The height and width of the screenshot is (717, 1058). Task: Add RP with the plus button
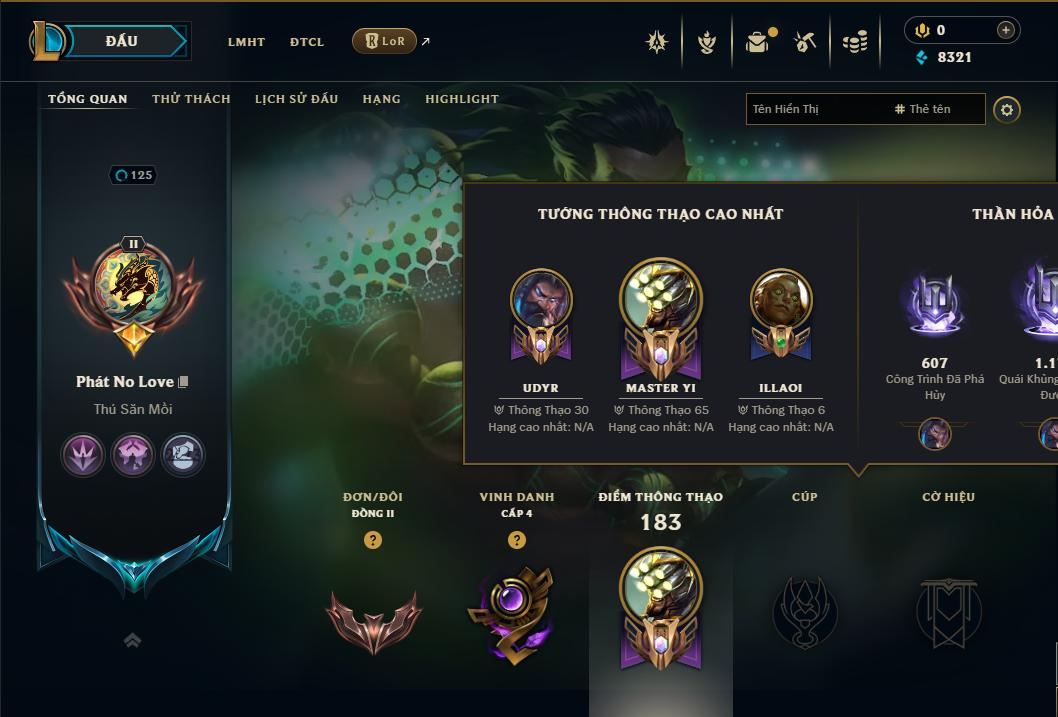tap(1006, 30)
